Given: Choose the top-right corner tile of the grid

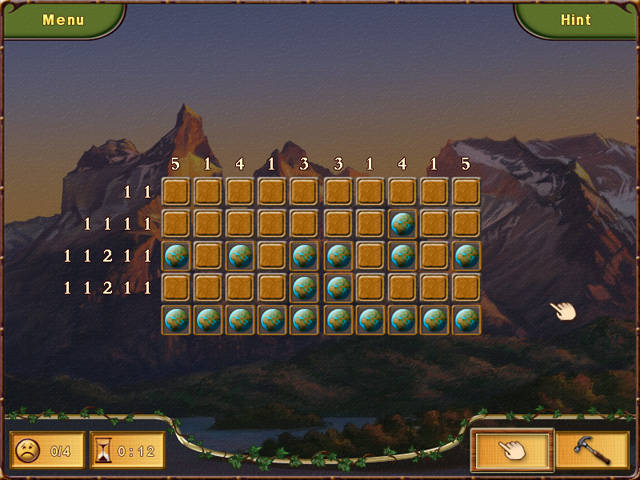Looking at the screenshot, I should (x=466, y=192).
